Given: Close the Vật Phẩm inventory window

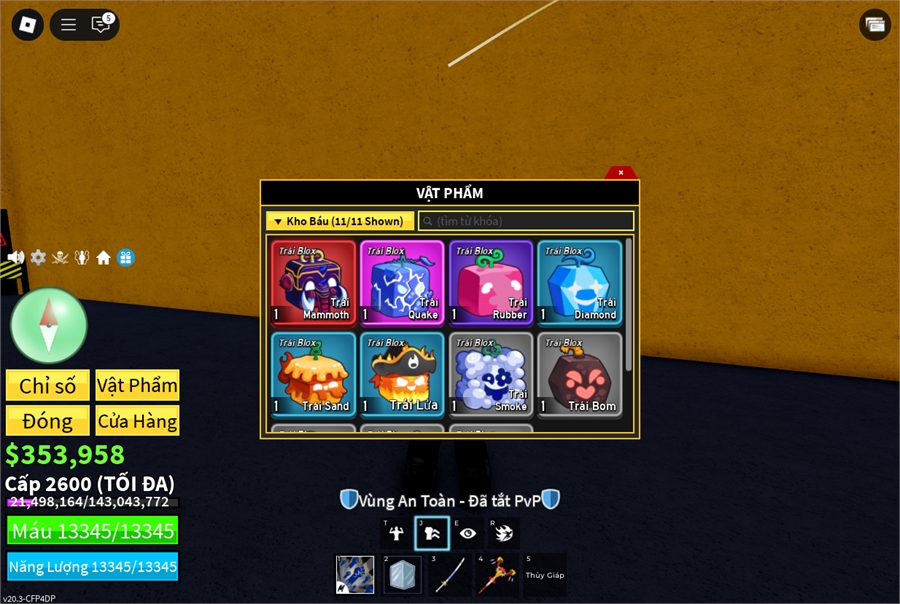Looking at the screenshot, I should pyautogui.click(x=620, y=173).
